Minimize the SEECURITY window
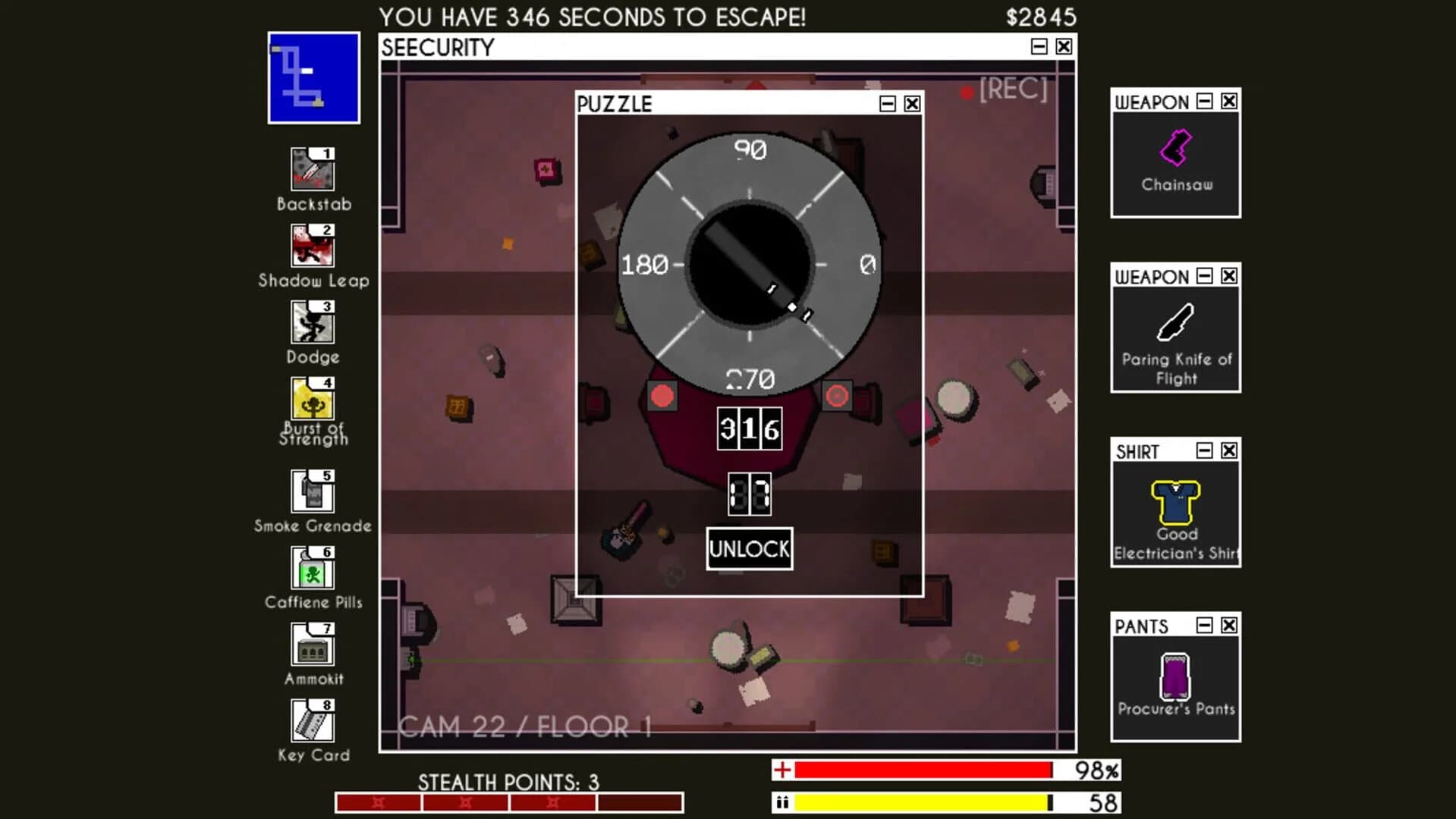The image size is (1456, 819). (1040, 46)
